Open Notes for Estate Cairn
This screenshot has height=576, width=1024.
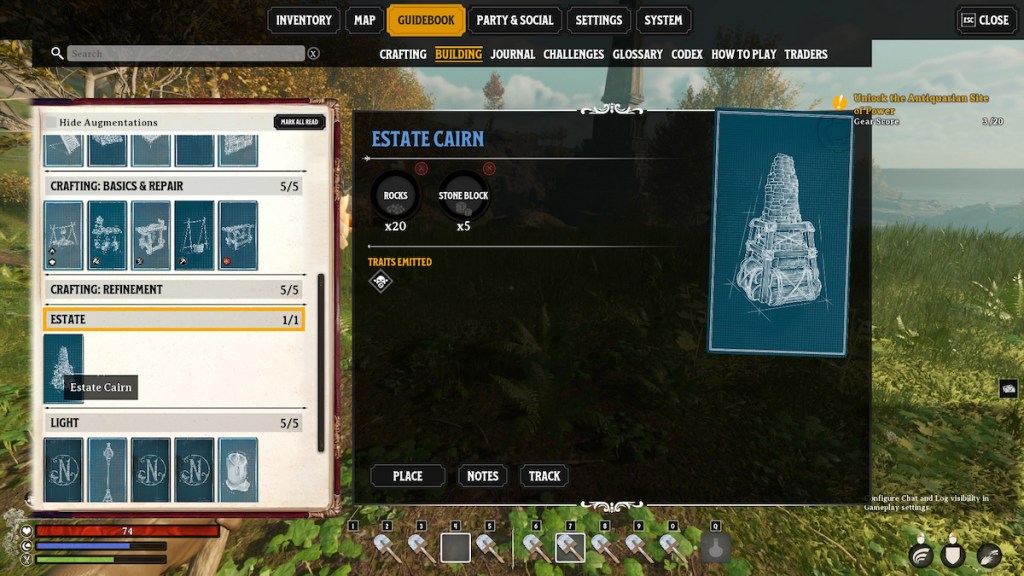[482, 476]
